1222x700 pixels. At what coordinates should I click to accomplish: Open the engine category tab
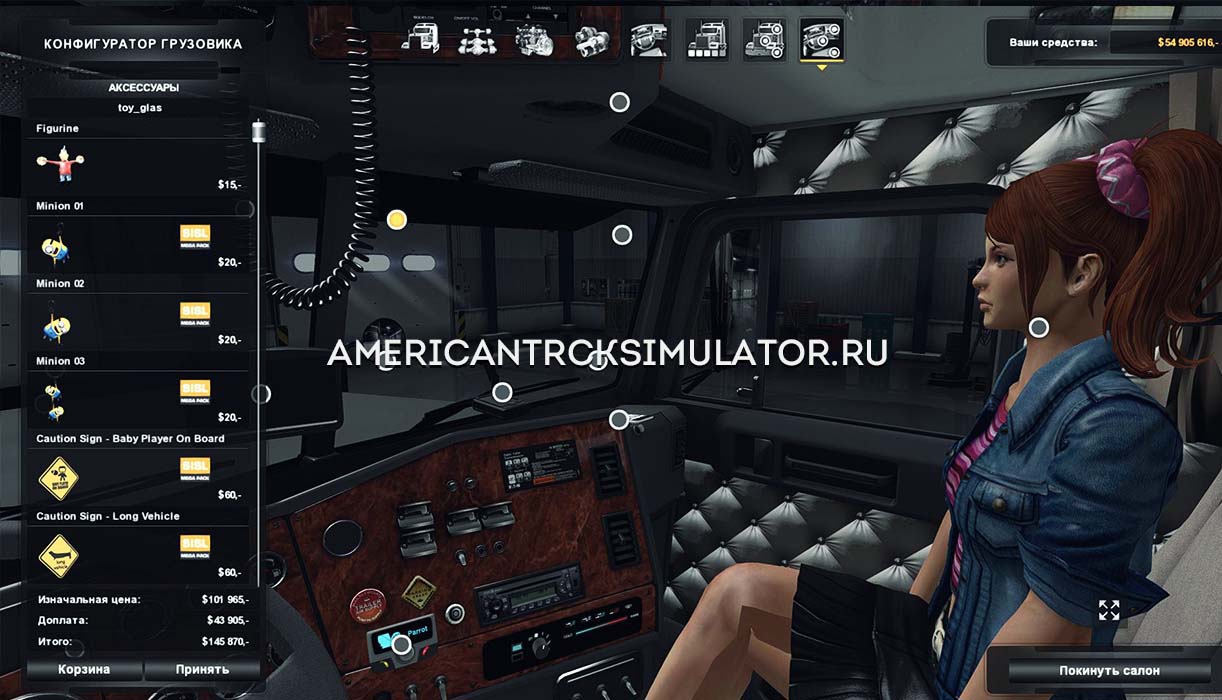click(x=534, y=39)
